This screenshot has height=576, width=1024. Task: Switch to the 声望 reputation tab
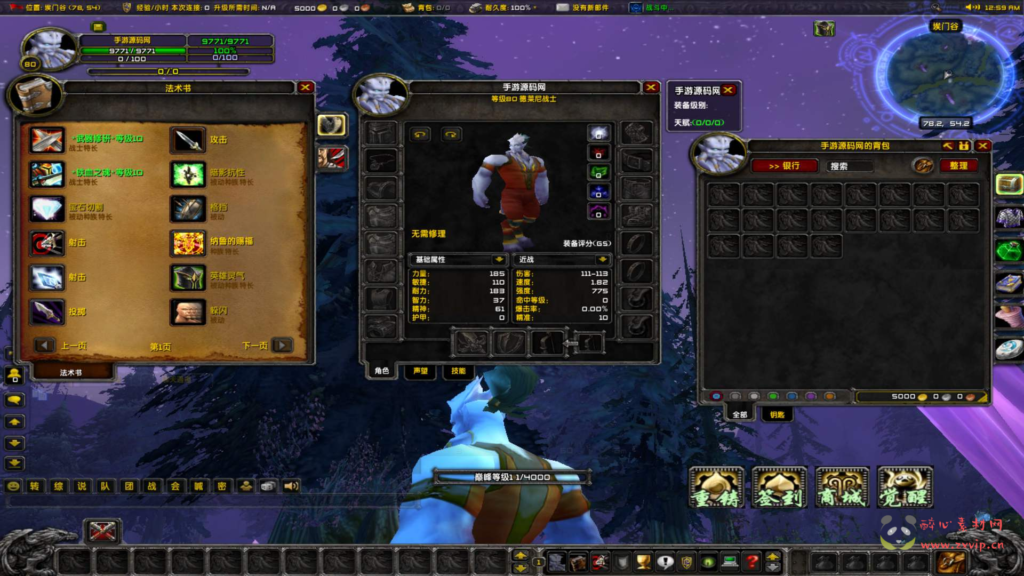point(419,371)
